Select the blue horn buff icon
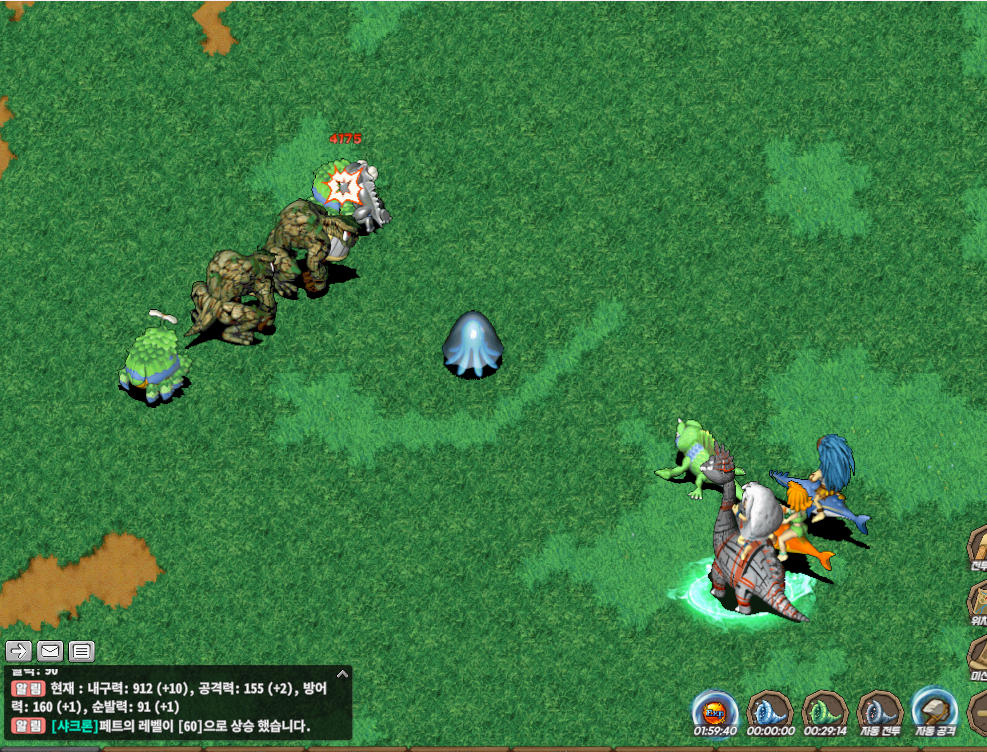This screenshot has width=987, height=752. pos(770,711)
